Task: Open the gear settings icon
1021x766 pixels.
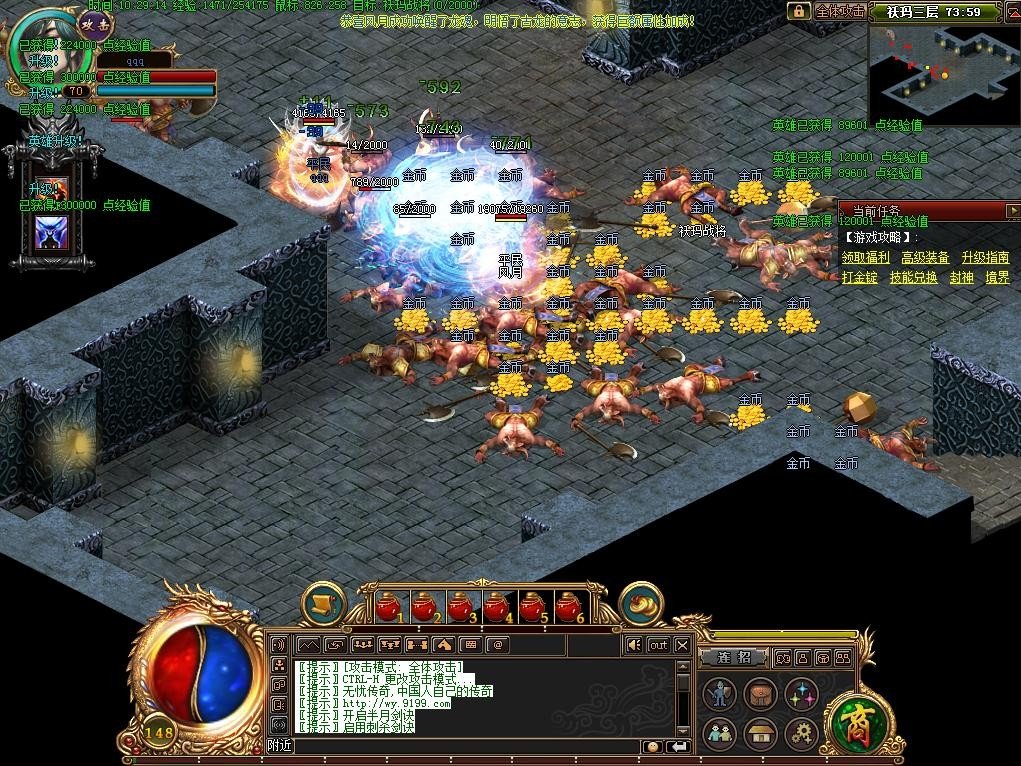Action: (x=800, y=734)
